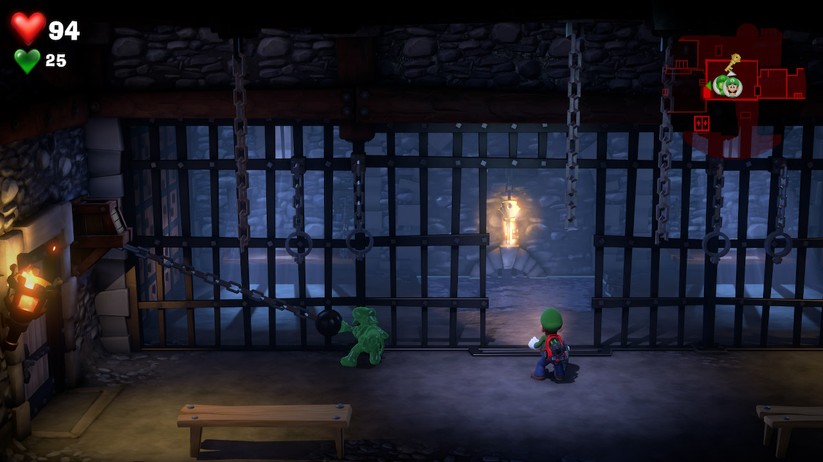The height and width of the screenshot is (462, 823).
Task: Click Luigi's face marker on the minimap
Action: point(734,87)
